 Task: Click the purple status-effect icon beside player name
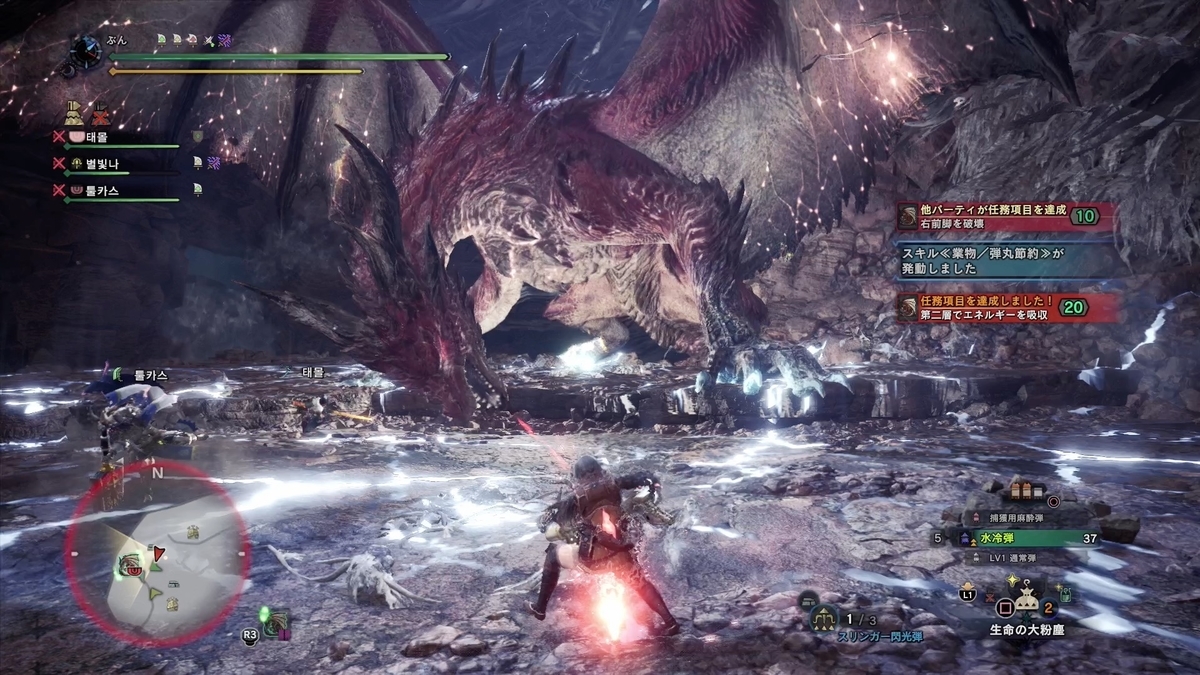pyautogui.click(x=225, y=40)
